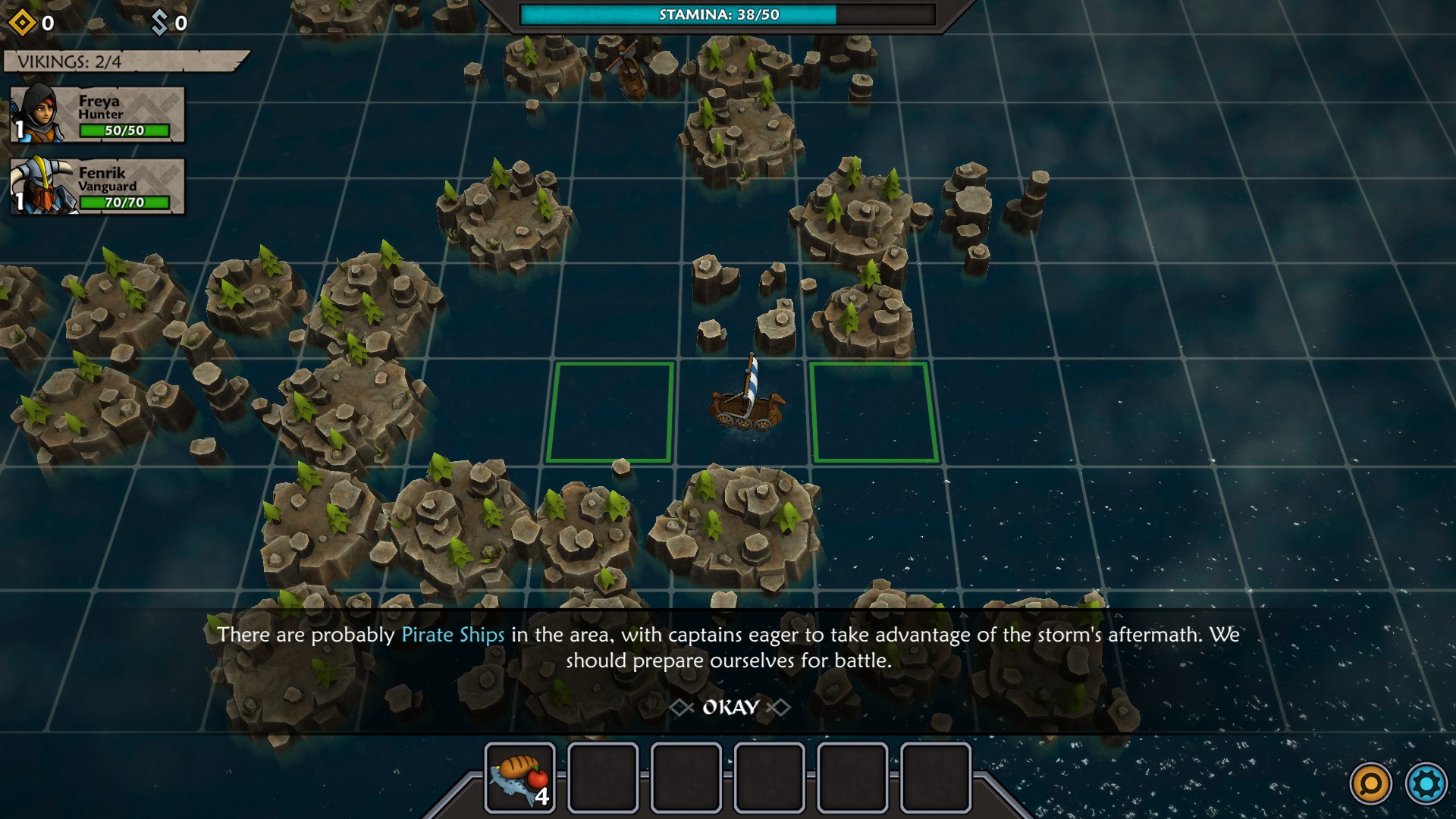Move ship to the right green tile
Viewport: 1456px width, 819px height.
pyautogui.click(x=874, y=412)
